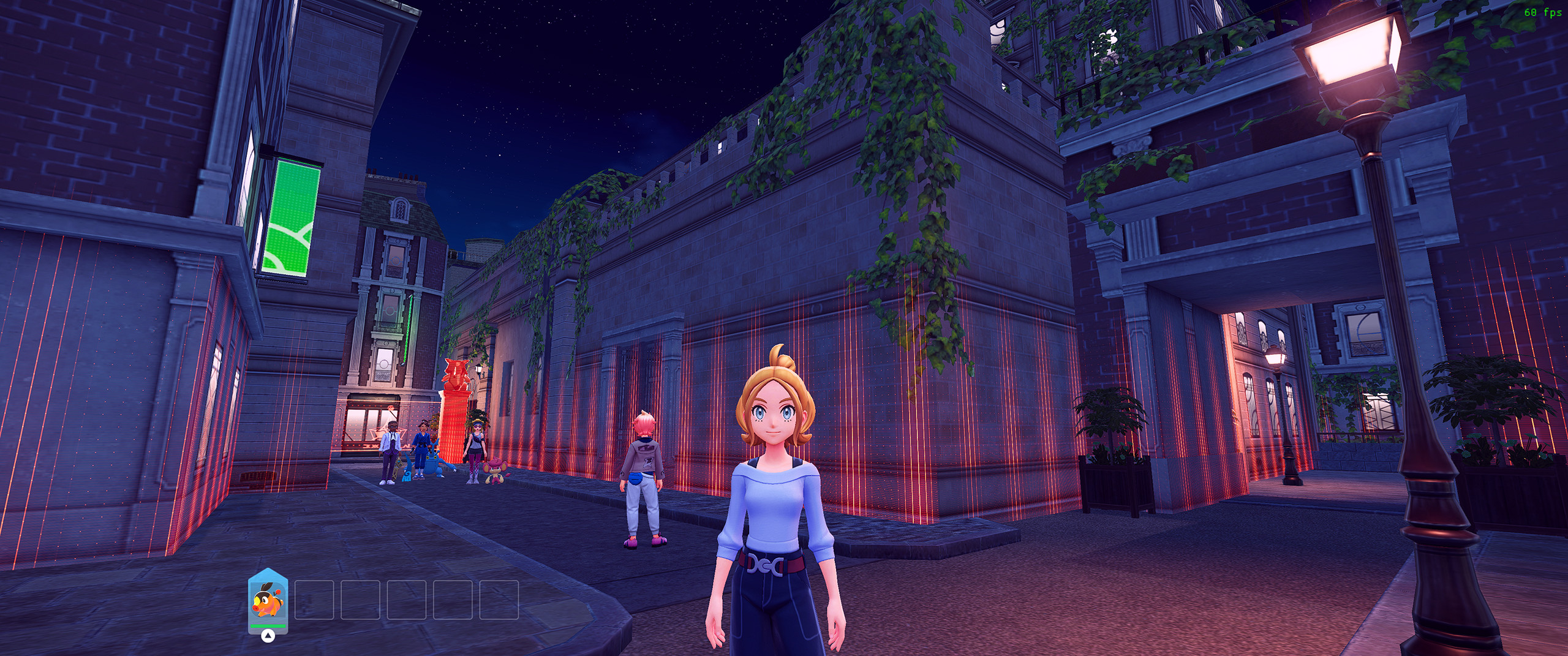Select the fifth empty party slot
Image resolution: width=1568 pixels, height=656 pixels.
tap(454, 601)
